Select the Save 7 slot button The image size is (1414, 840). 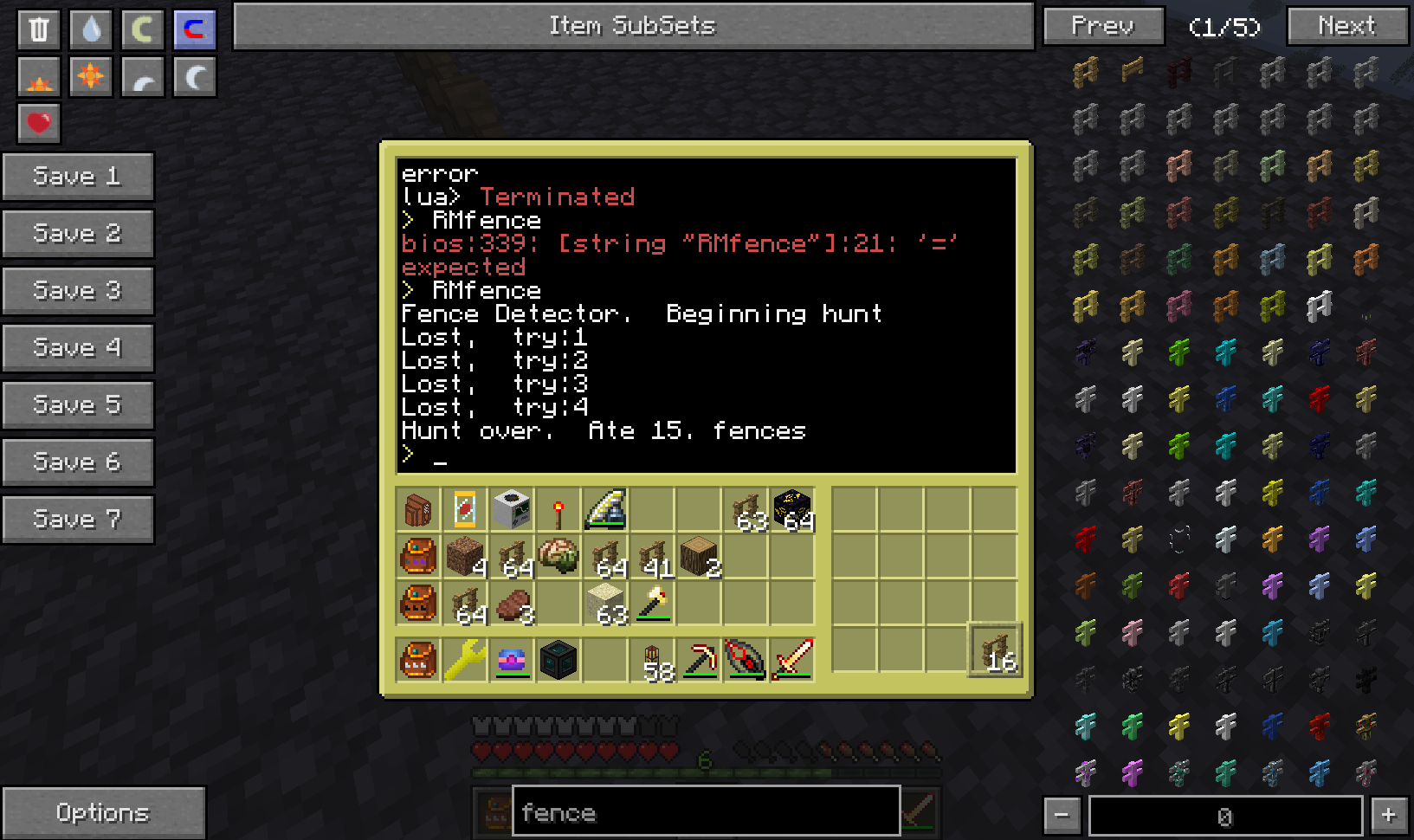pyautogui.click(x=77, y=520)
